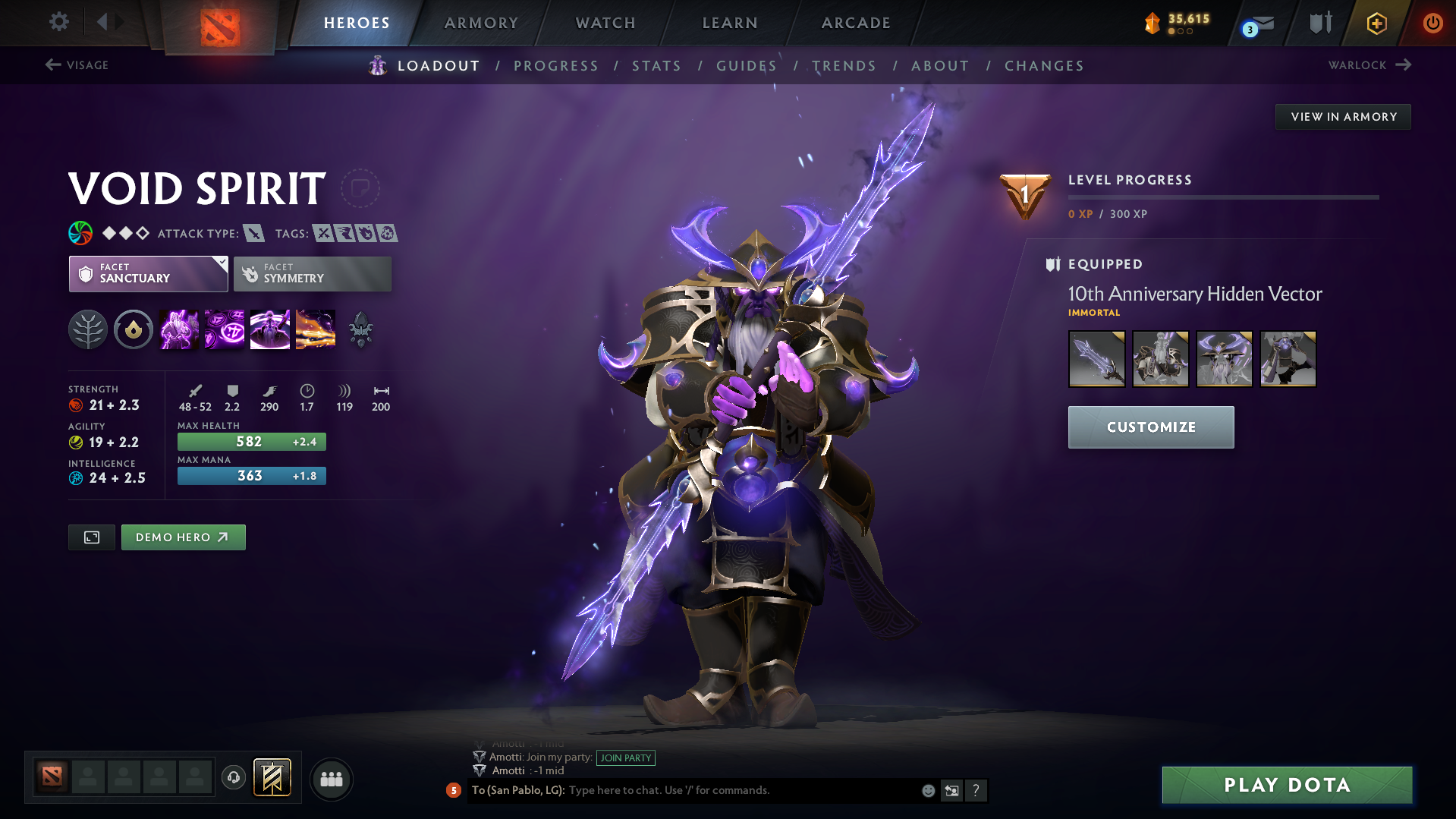View the Resonant Pulse ability icon
Viewport: 1456px width, 819px height.
point(269,329)
